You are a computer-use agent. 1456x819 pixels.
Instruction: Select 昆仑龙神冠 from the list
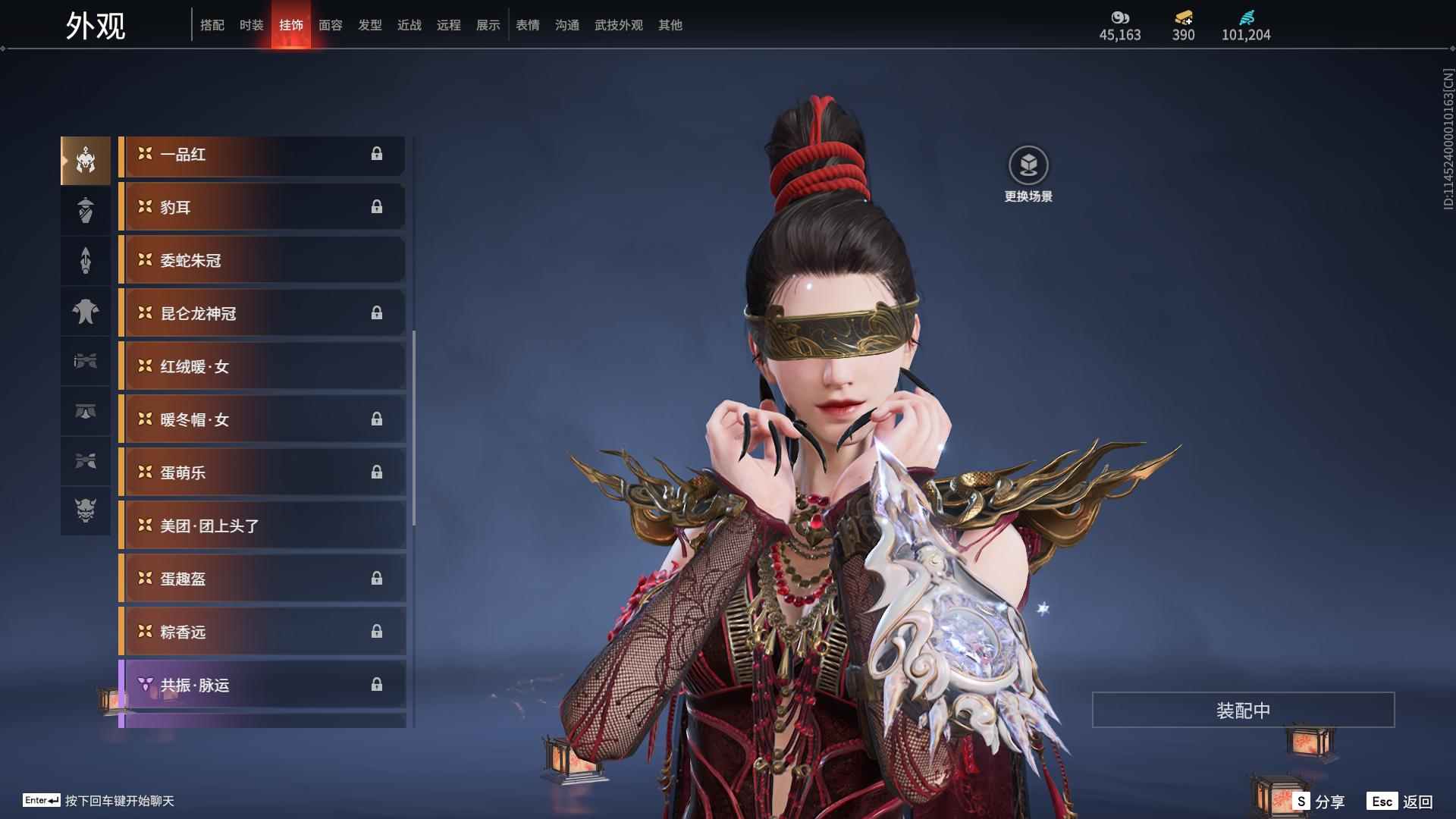pyautogui.click(x=262, y=314)
